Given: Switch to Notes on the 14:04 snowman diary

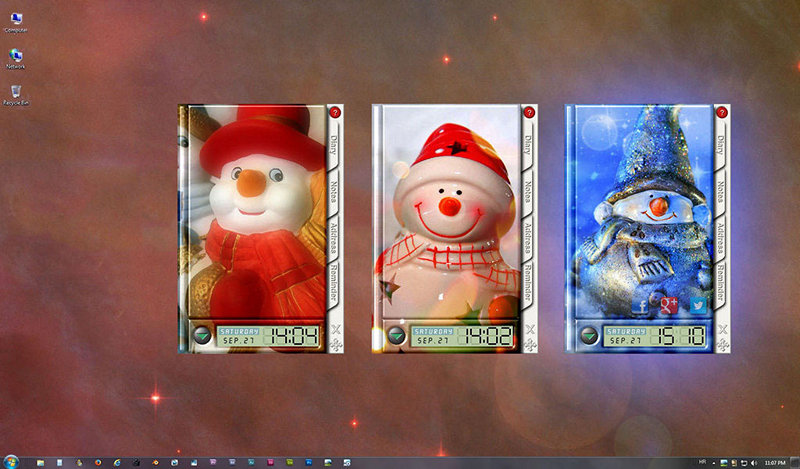Looking at the screenshot, I should pyautogui.click(x=335, y=191).
